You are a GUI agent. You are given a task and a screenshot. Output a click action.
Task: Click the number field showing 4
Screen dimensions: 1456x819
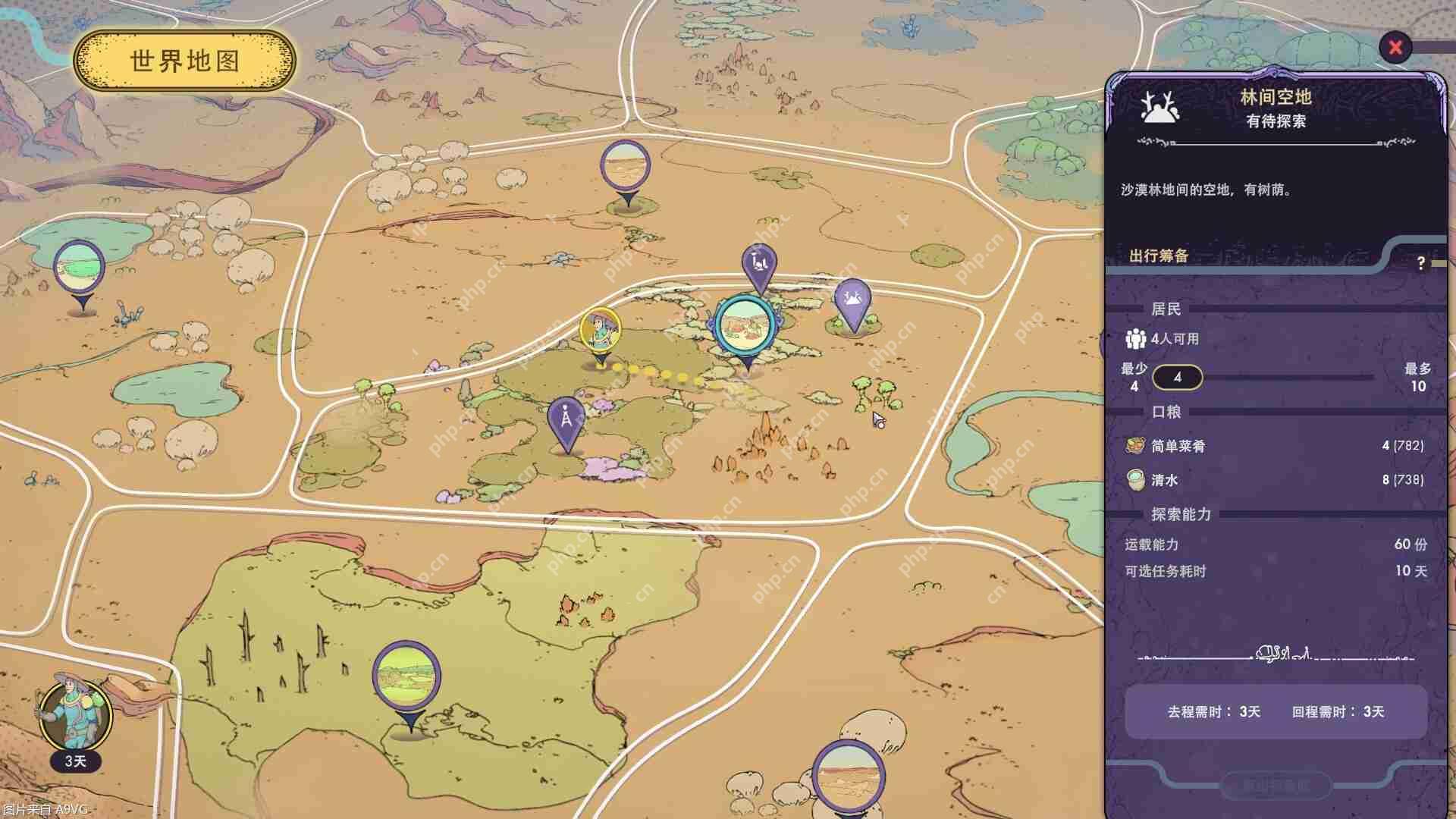tap(1178, 378)
